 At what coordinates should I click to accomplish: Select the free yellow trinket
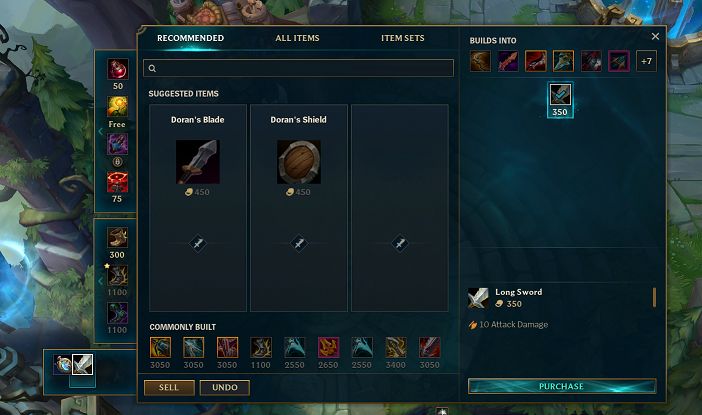(118, 107)
